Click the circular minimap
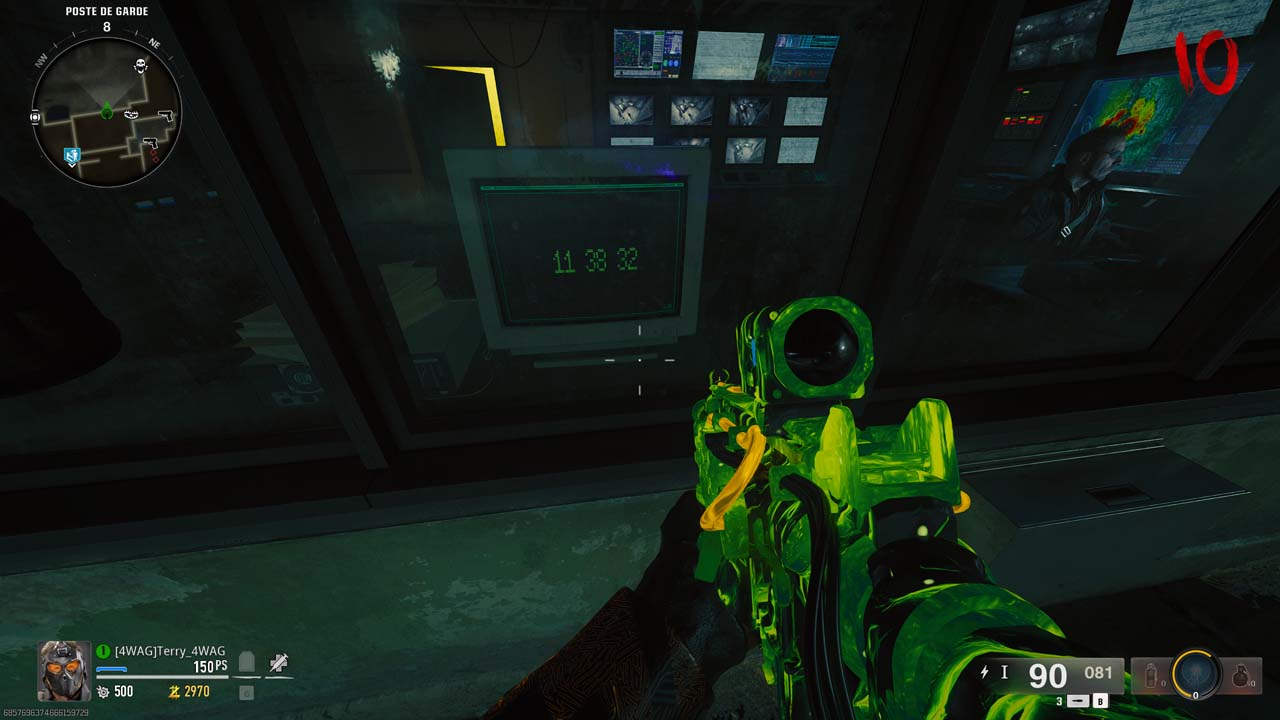1280x720 pixels. (106, 112)
